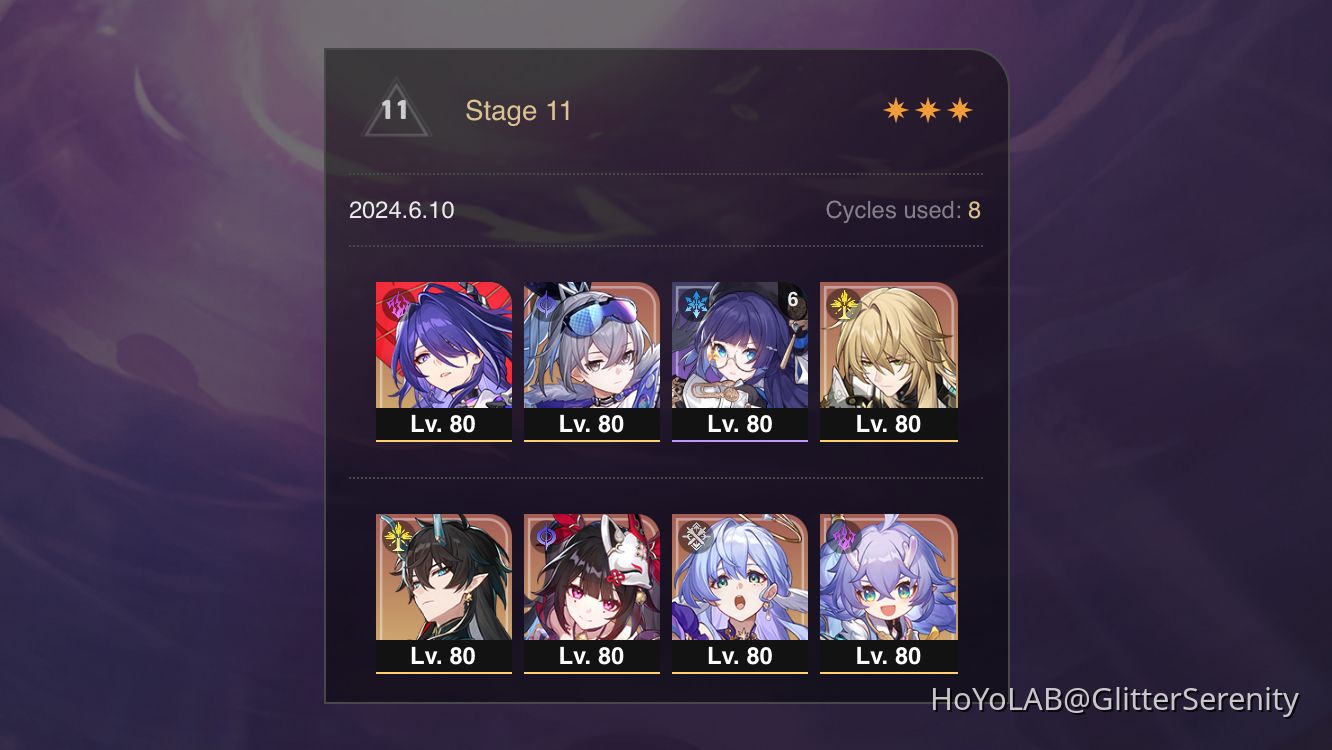1332x750 pixels.
Task: Click the 2024.6.10 date text
Action: click(401, 210)
